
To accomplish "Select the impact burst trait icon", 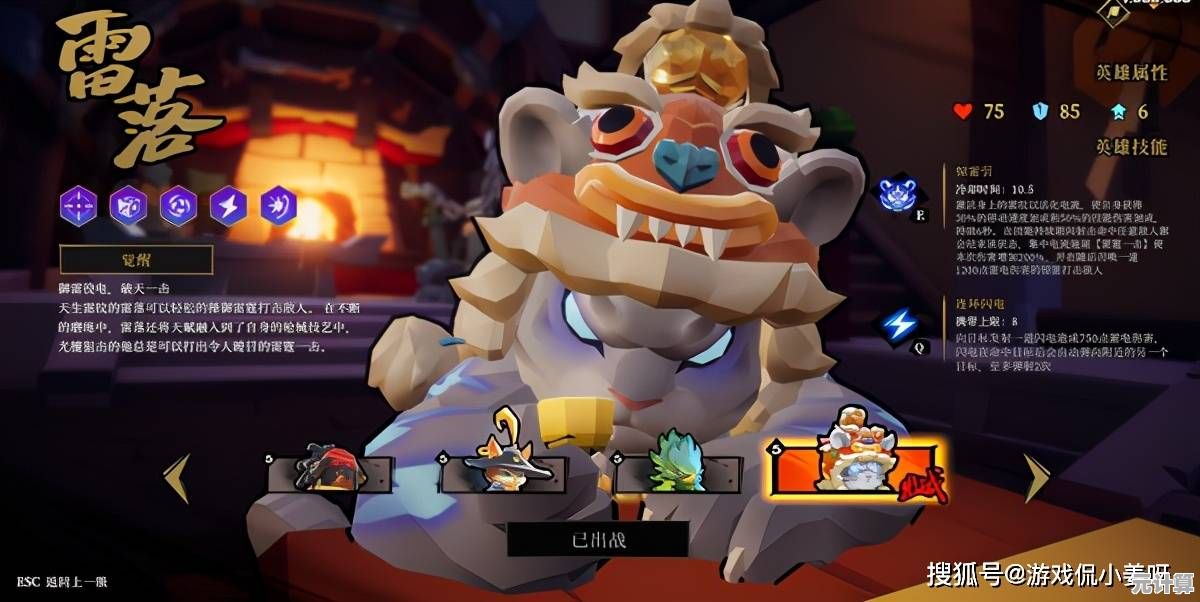I will tap(278, 206).
